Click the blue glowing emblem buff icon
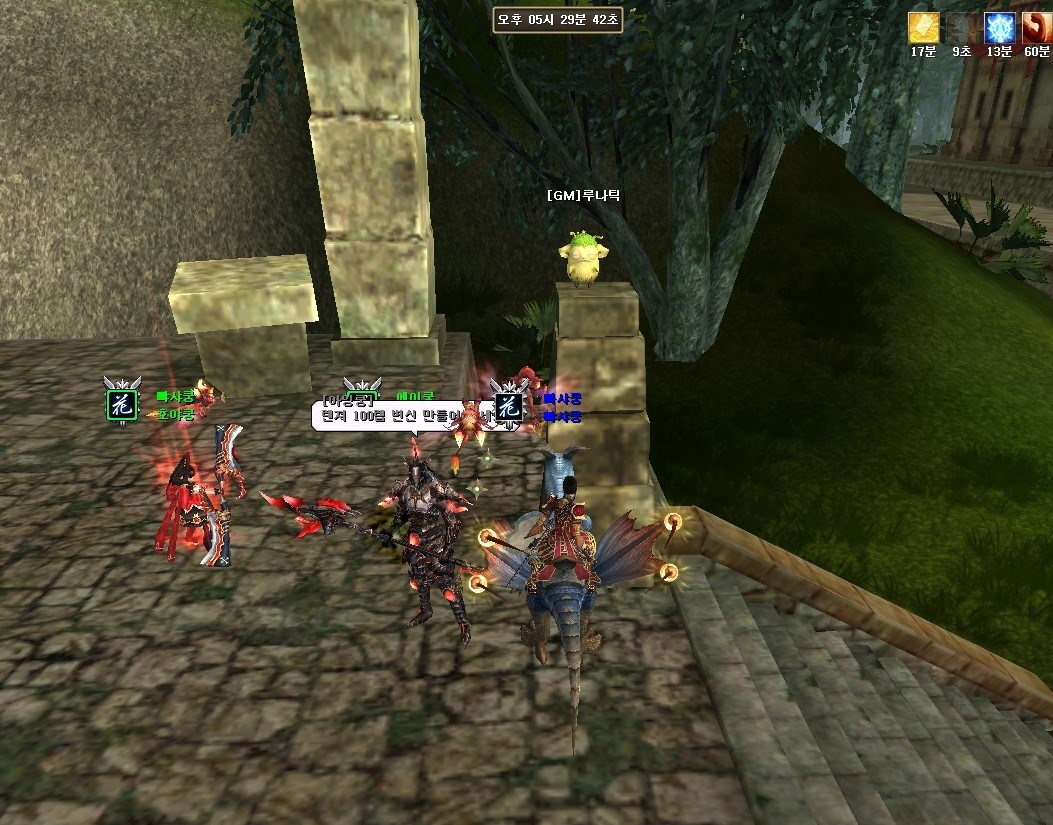The width and height of the screenshot is (1053, 825). point(998,28)
